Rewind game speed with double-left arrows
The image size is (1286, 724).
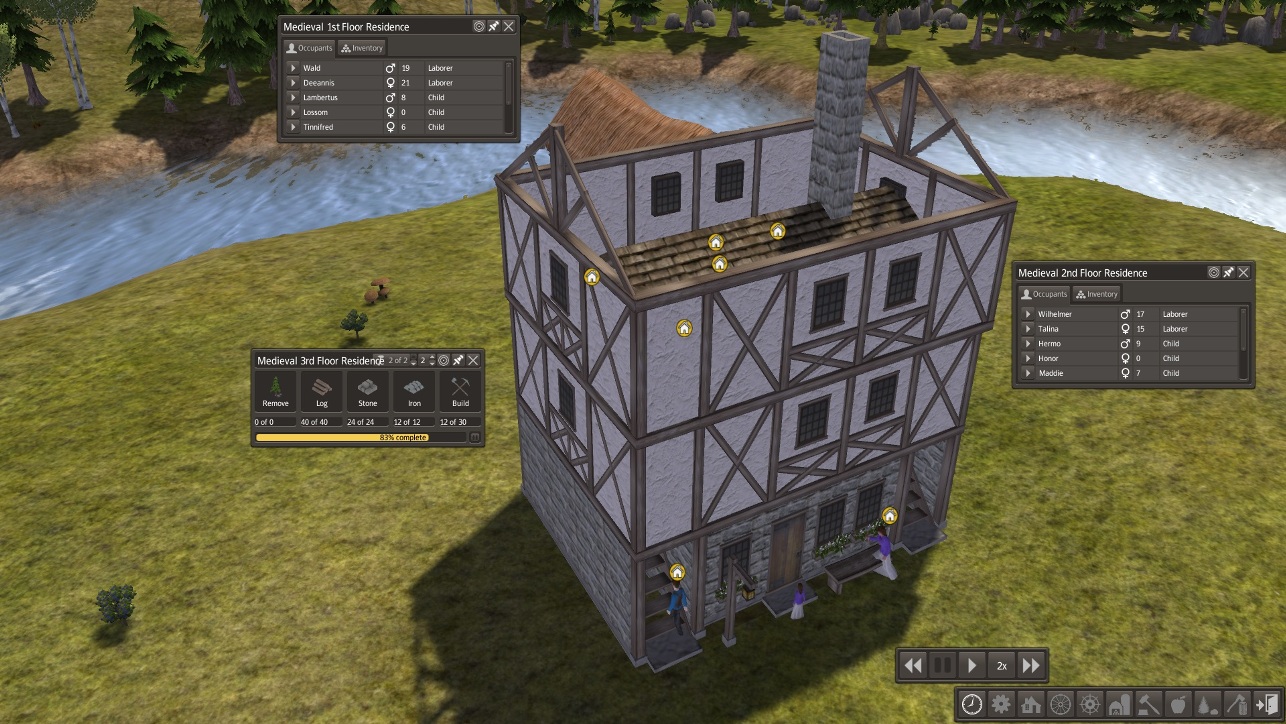click(x=912, y=665)
